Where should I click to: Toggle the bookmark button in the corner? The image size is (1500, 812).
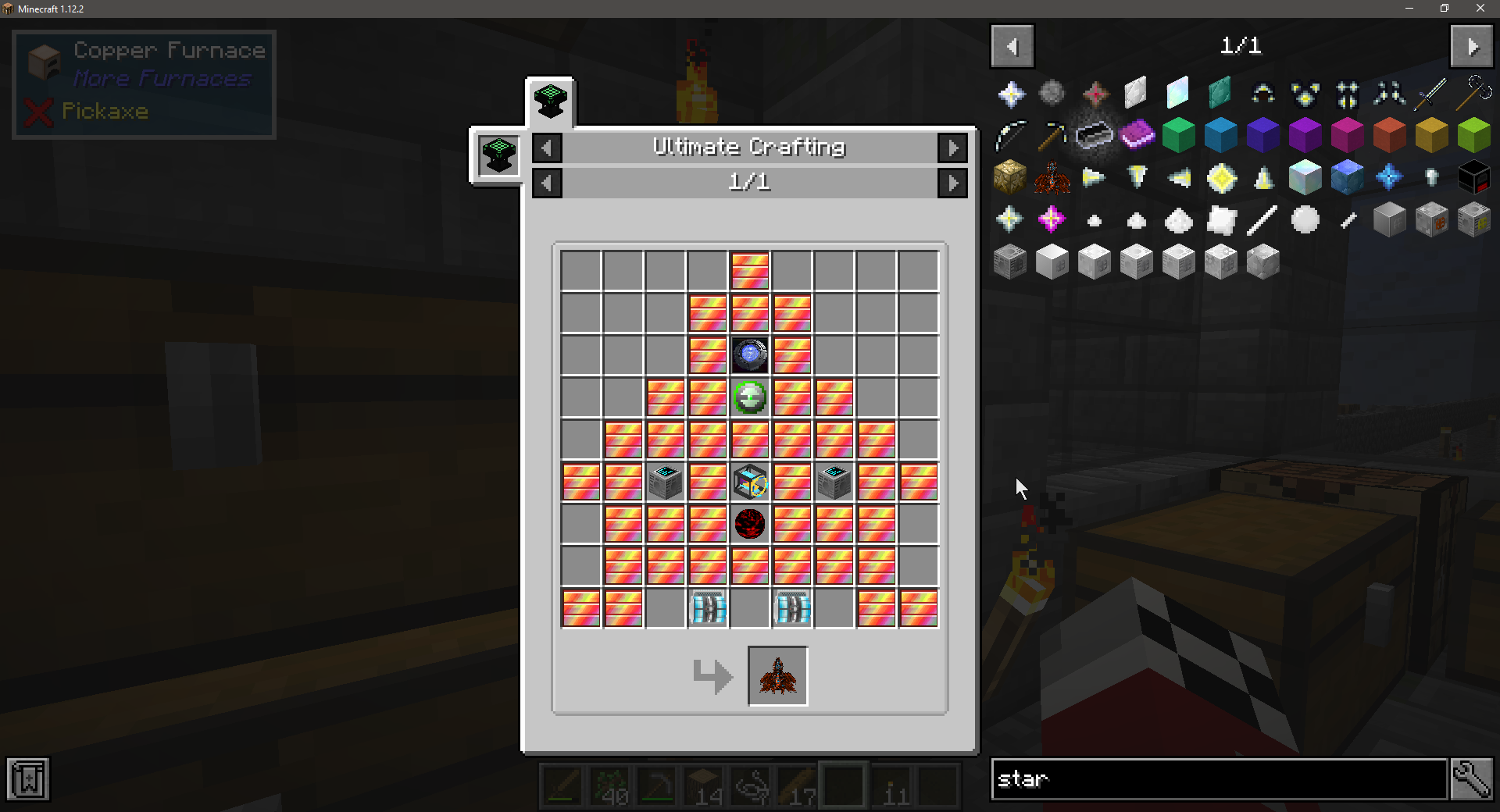28,779
